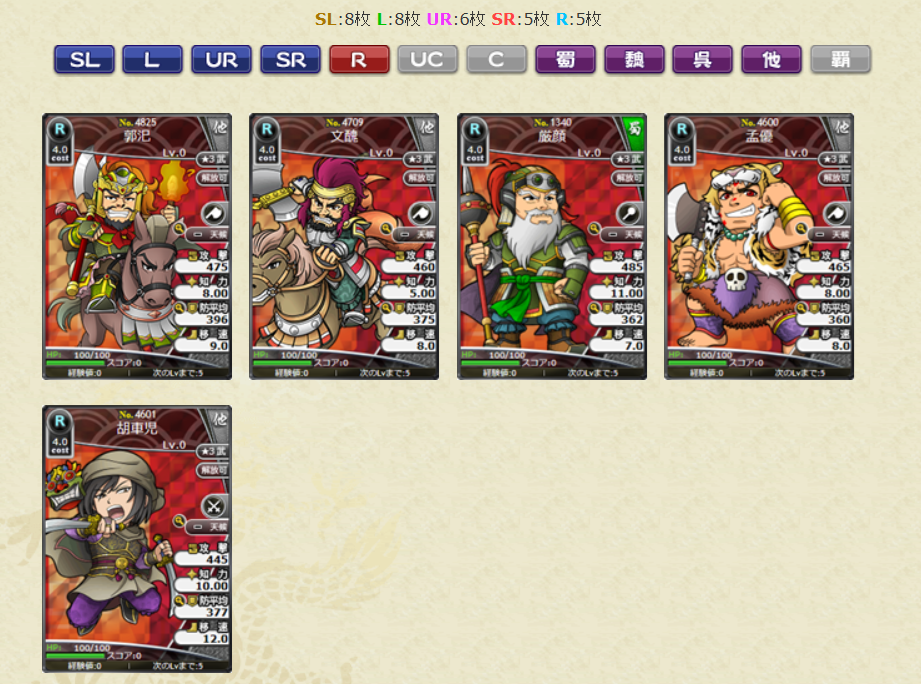921x684 pixels.
Task: Choose the UR rarity filter
Action: 221,60
